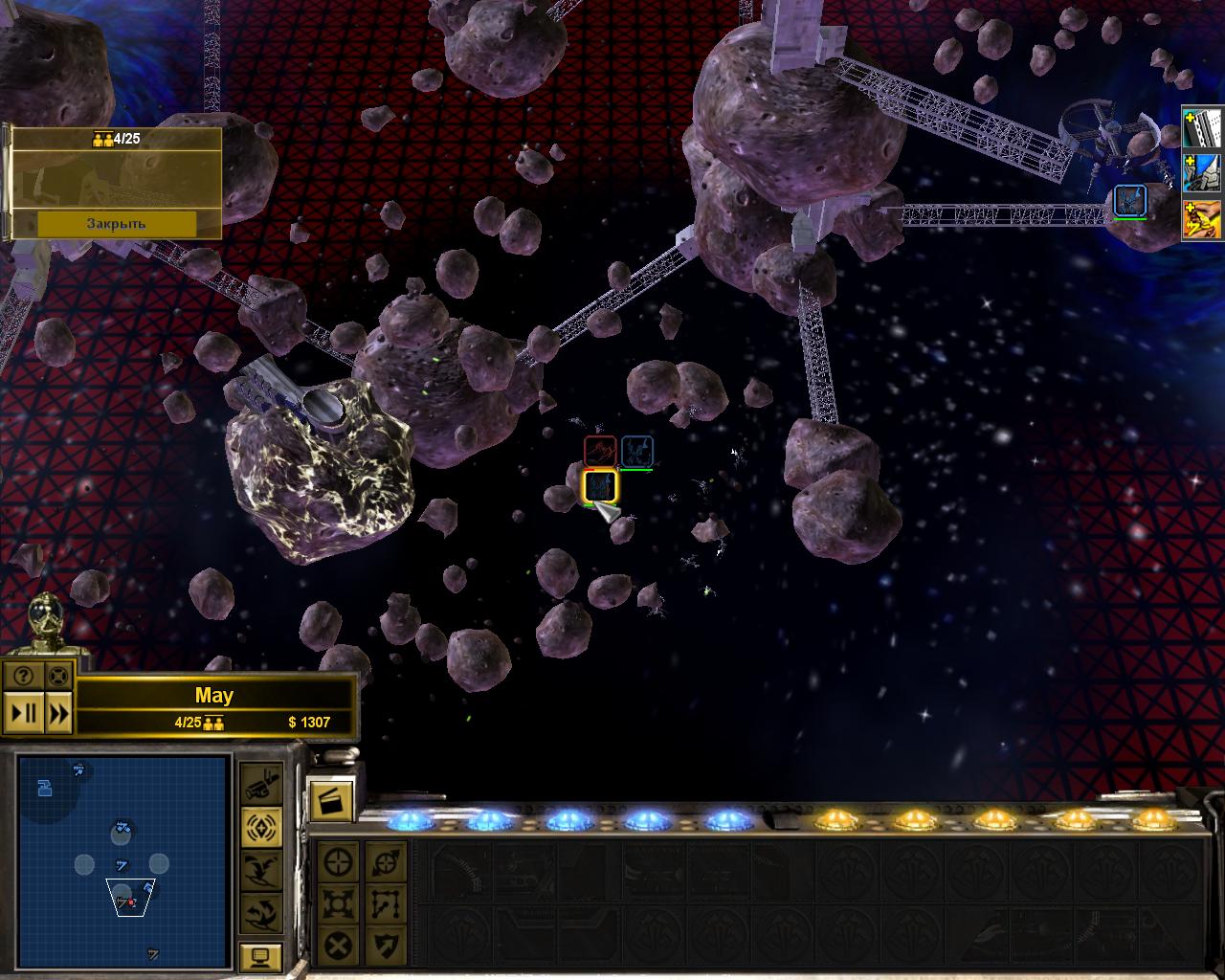Click the round lifebuoy icon beside help
Image resolution: width=1225 pixels, height=980 pixels.
(58, 676)
